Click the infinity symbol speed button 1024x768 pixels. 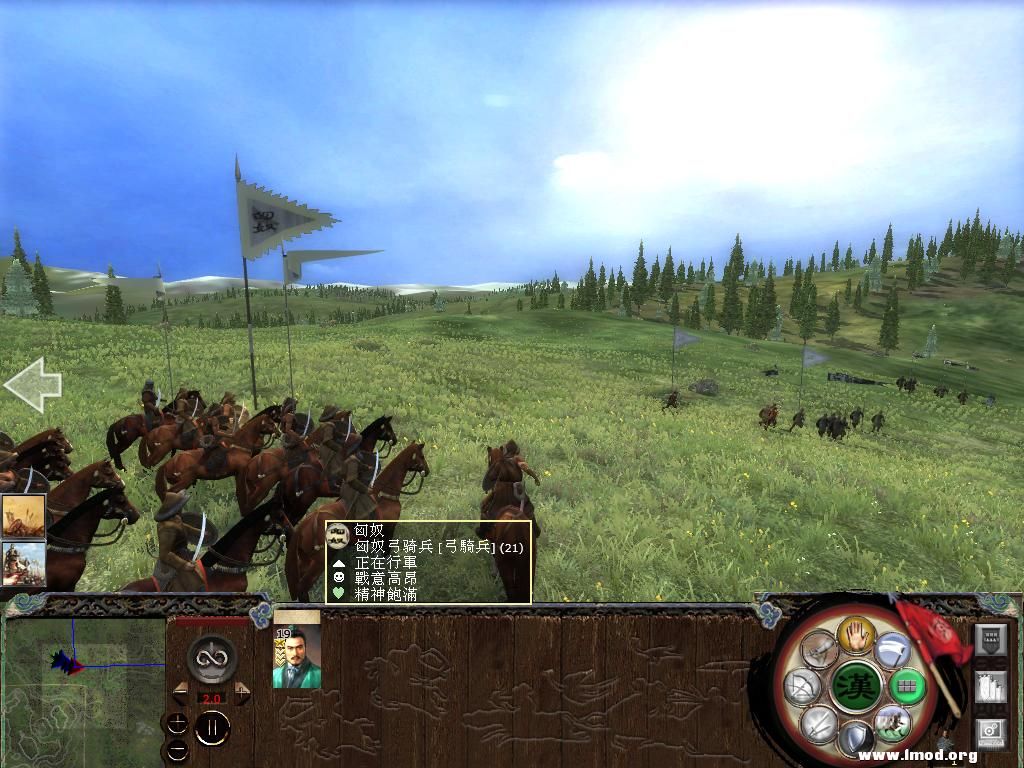coord(212,658)
